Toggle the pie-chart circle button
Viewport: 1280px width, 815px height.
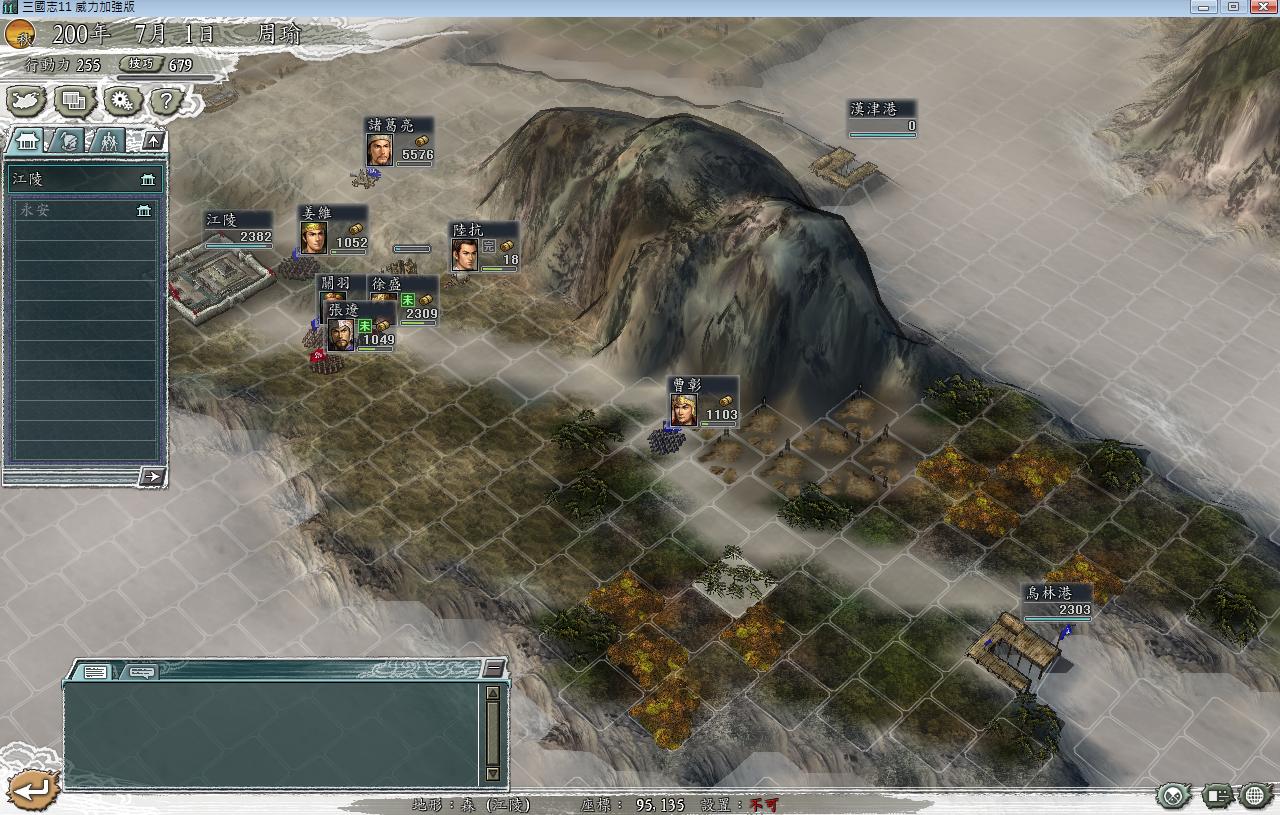pyautogui.click(x=1174, y=796)
